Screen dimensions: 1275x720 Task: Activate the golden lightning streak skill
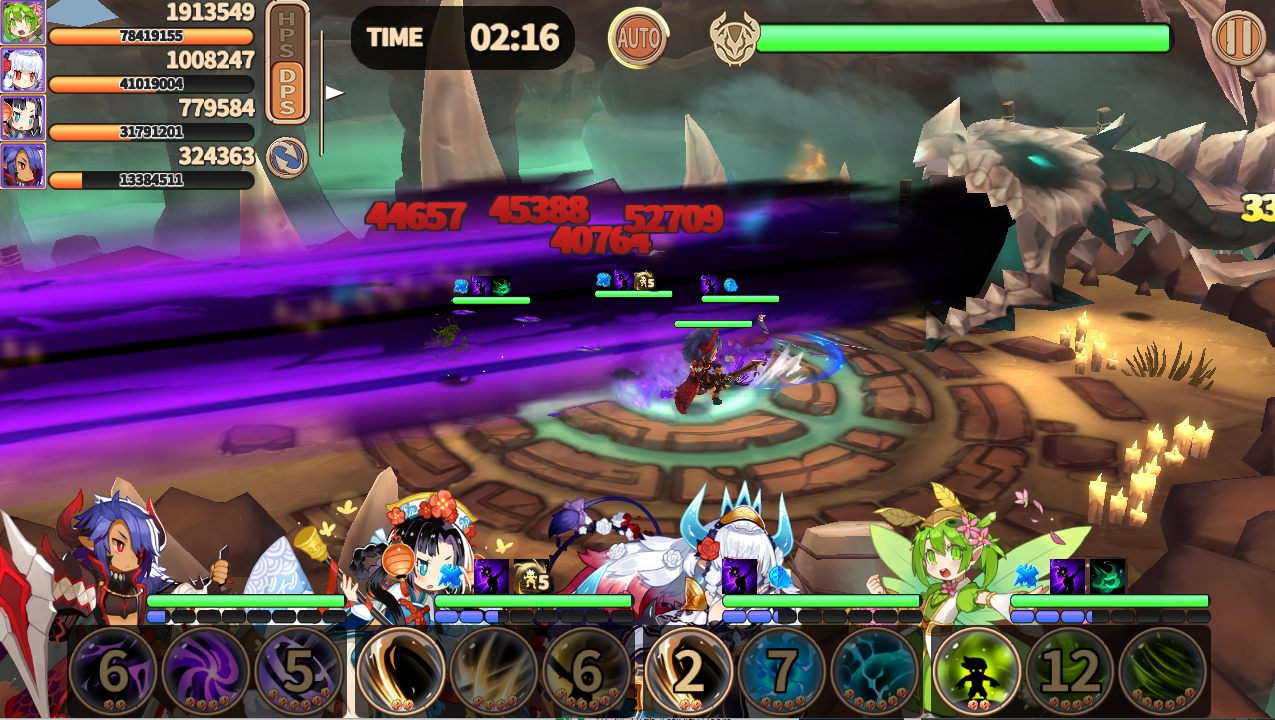pos(494,670)
